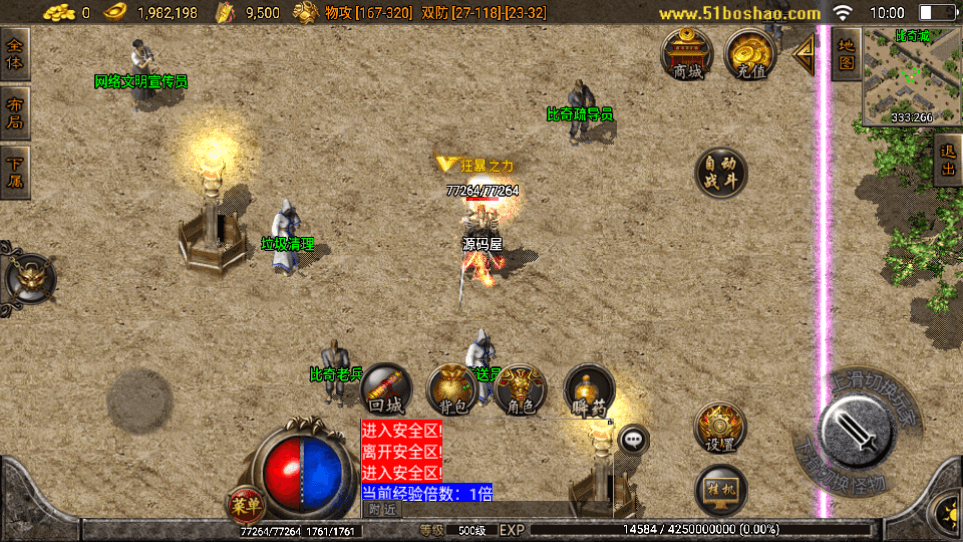This screenshot has height=542, width=963.
Task: Use the 回城 return-to-town scroll
Action: [x=385, y=389]
